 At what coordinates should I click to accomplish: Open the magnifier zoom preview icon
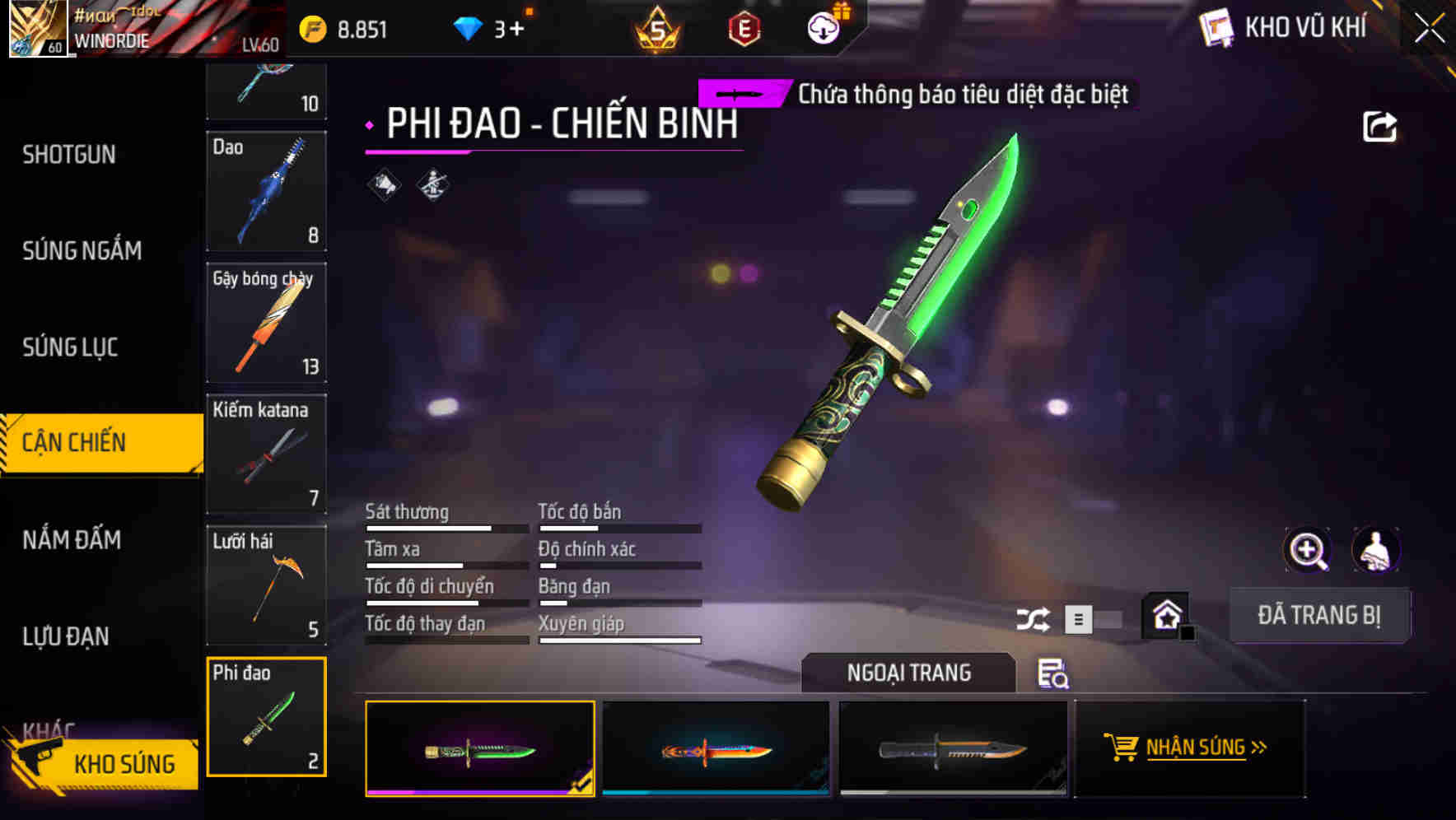point(1308,550)
